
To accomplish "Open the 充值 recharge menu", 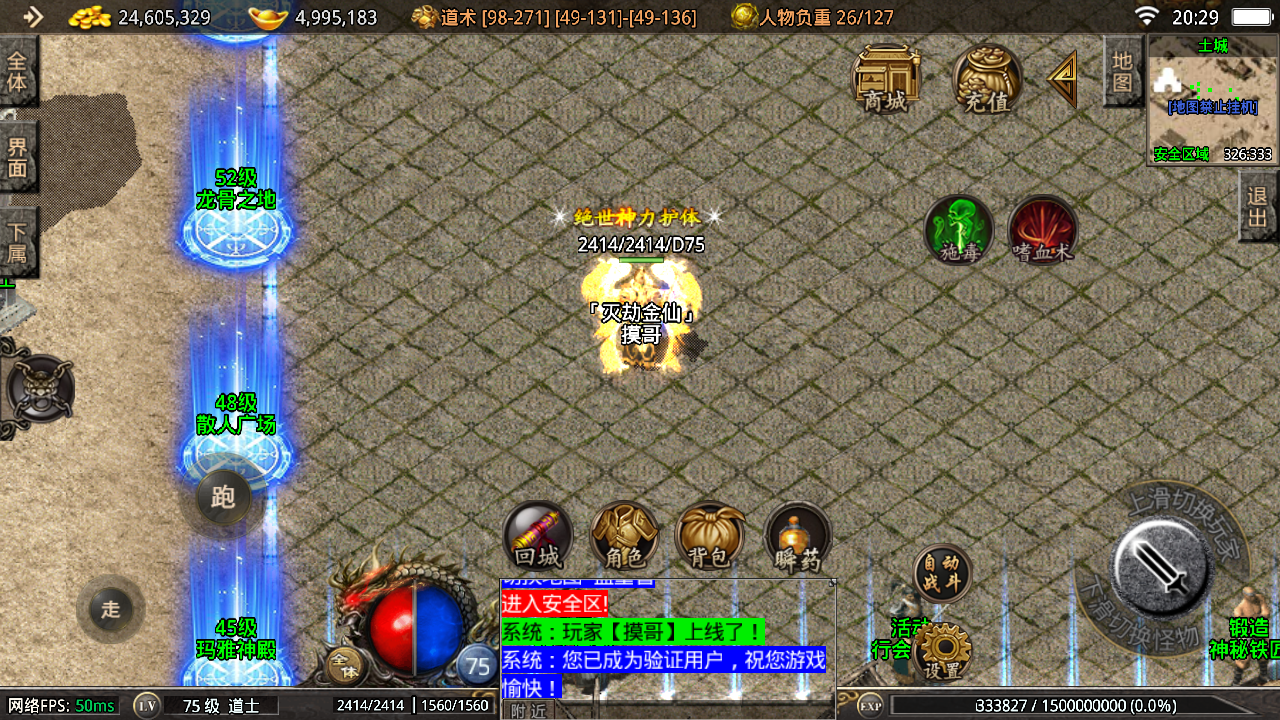I will pyautogui.click(x=987, y=77).
